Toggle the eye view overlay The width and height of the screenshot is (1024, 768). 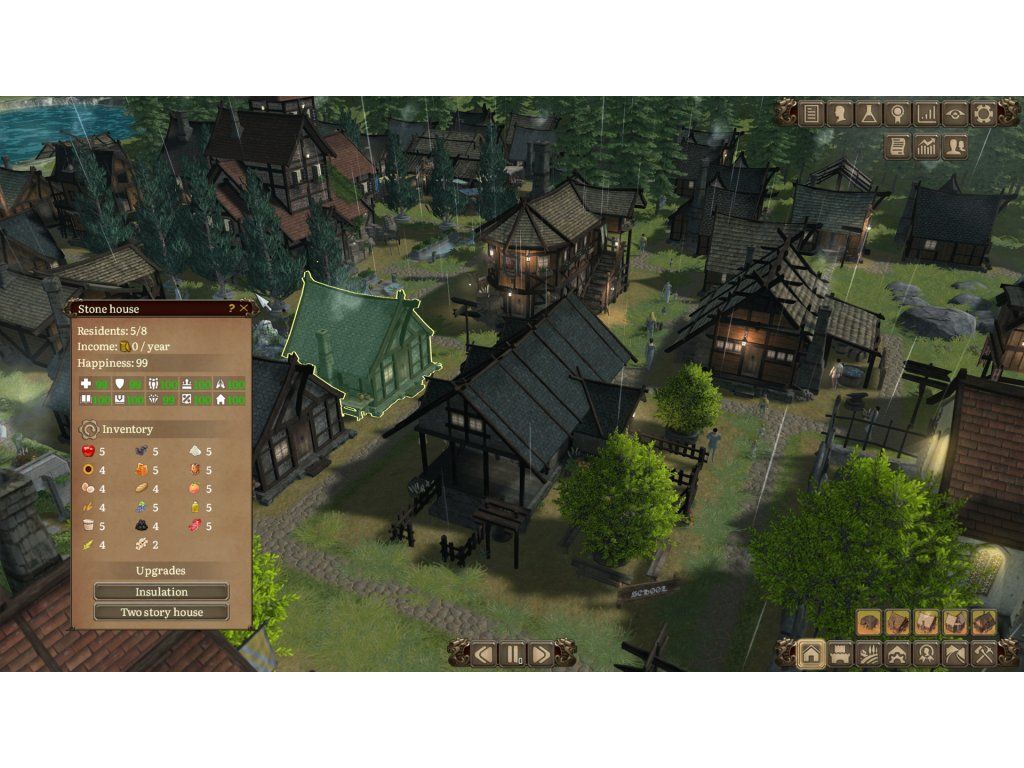(955, 114)
